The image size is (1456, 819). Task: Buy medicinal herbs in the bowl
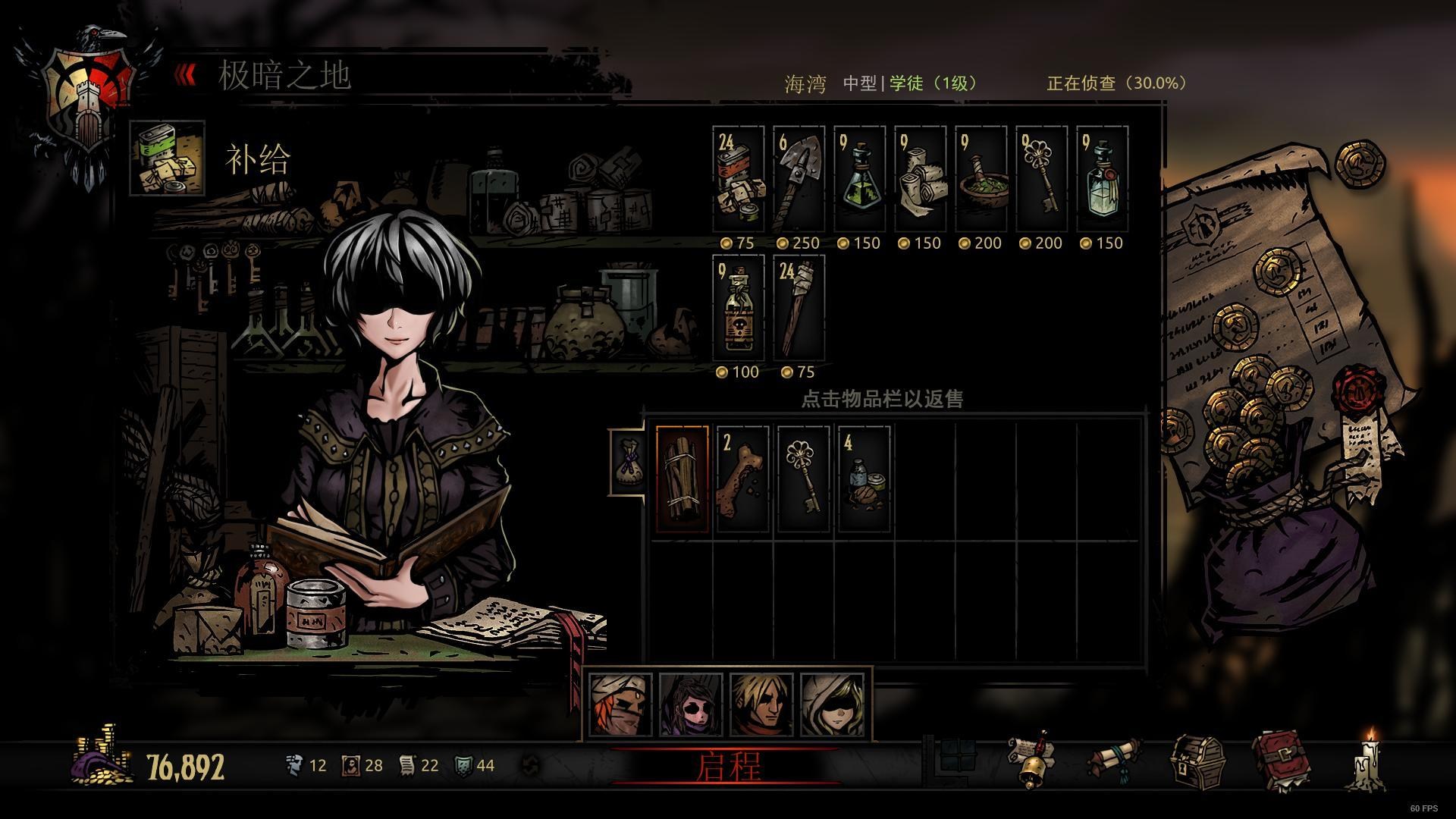tap(981, 180)
